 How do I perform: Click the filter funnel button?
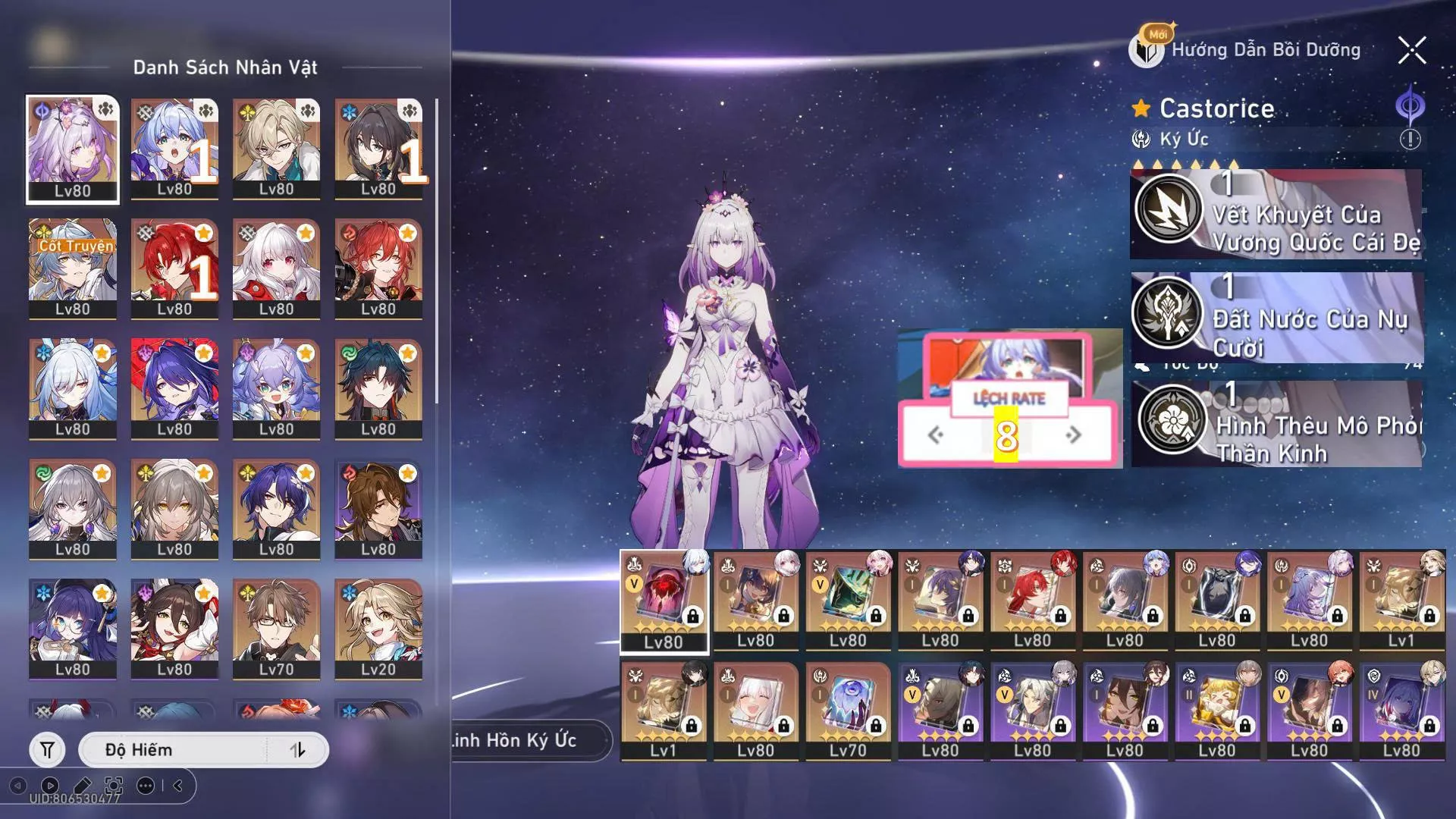coord(47,750)
